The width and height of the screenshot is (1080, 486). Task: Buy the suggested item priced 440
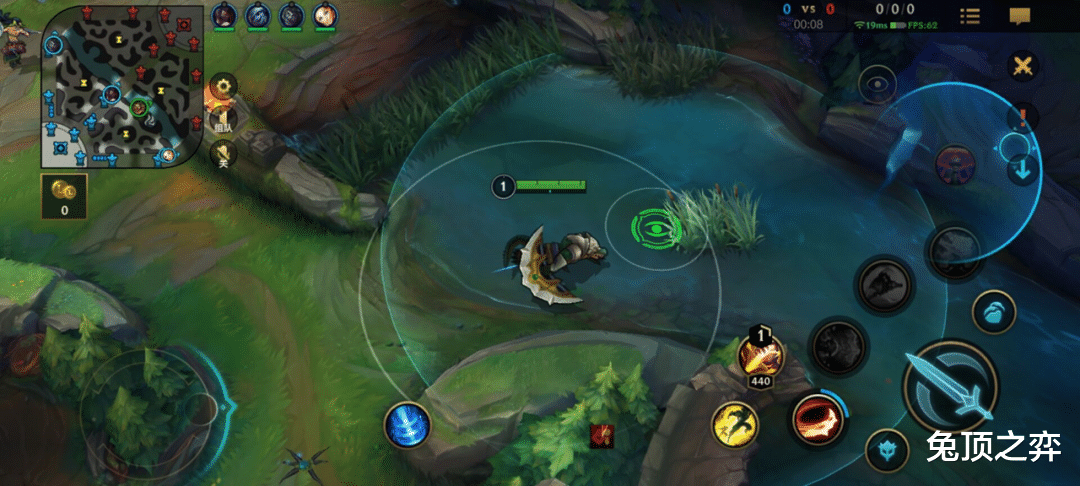(x=762, y=354)
